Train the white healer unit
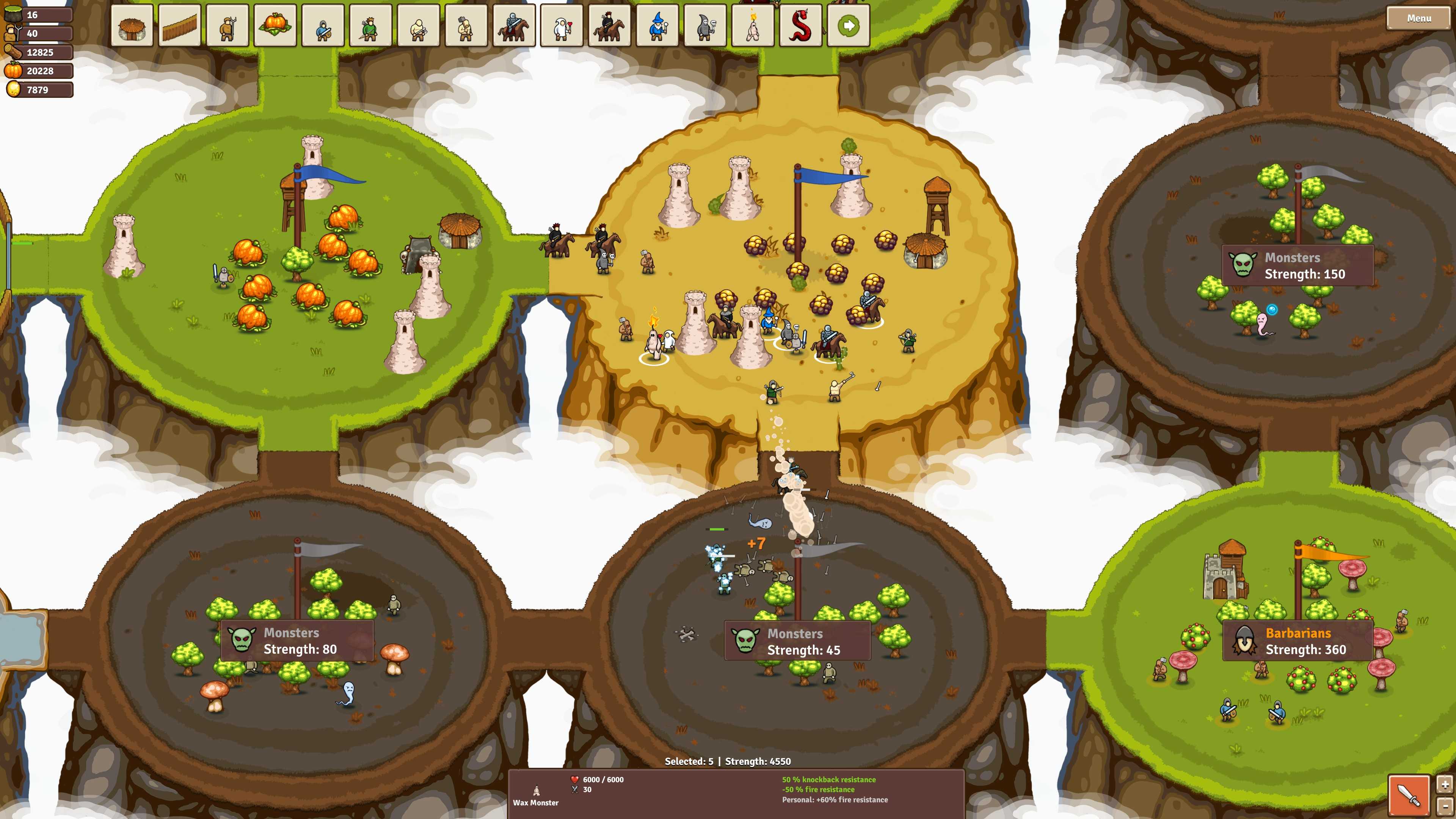 563,25
